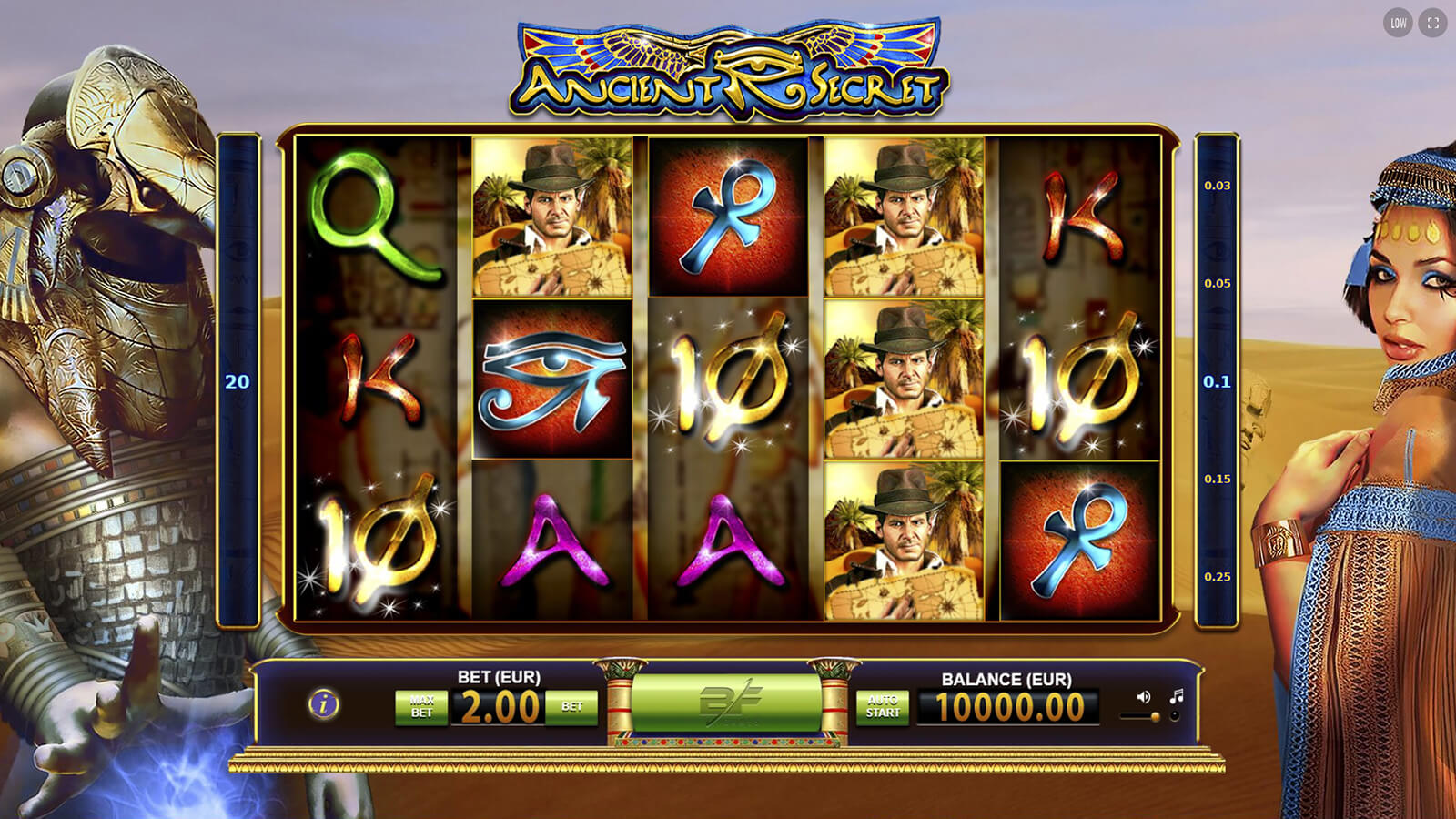Click the highlighted 0.1 coin value
The height and width of the screenshot is (819, 1456).
click(x=1217, y=381)
